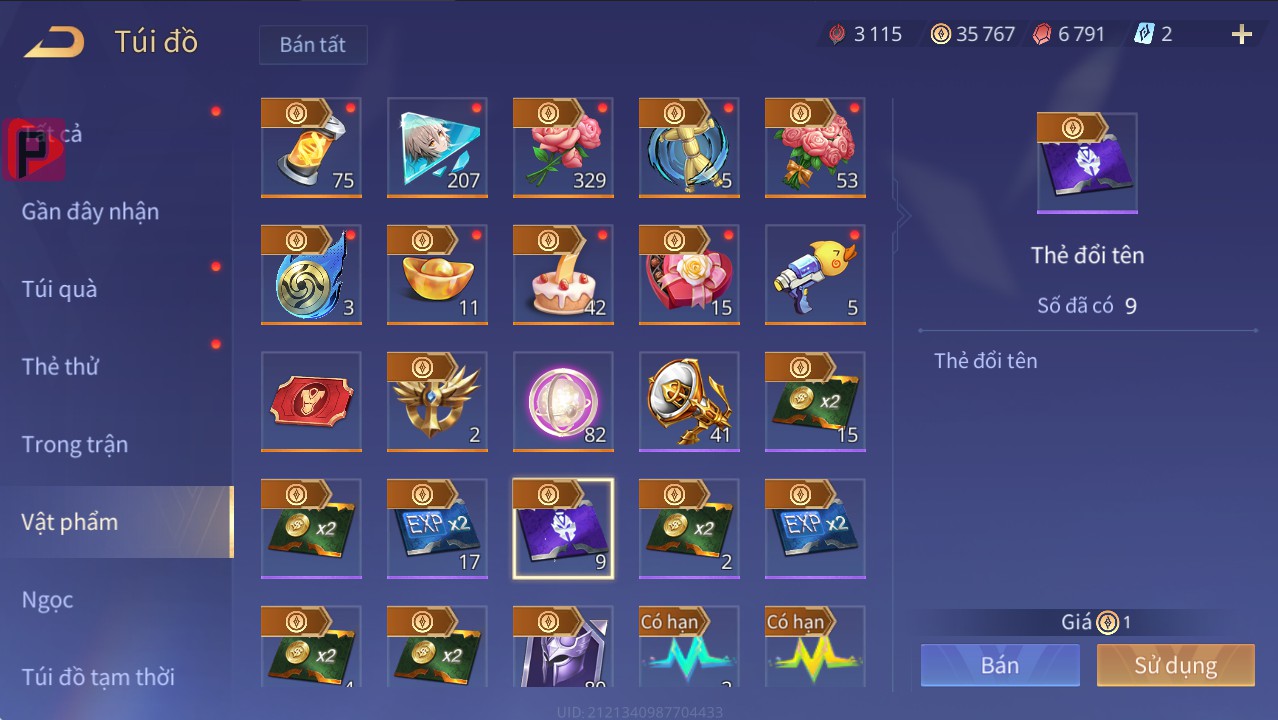This screenshot has height=720, width=1278.
Task: Sell the item with Bán button
Action: coord(1000,665)
